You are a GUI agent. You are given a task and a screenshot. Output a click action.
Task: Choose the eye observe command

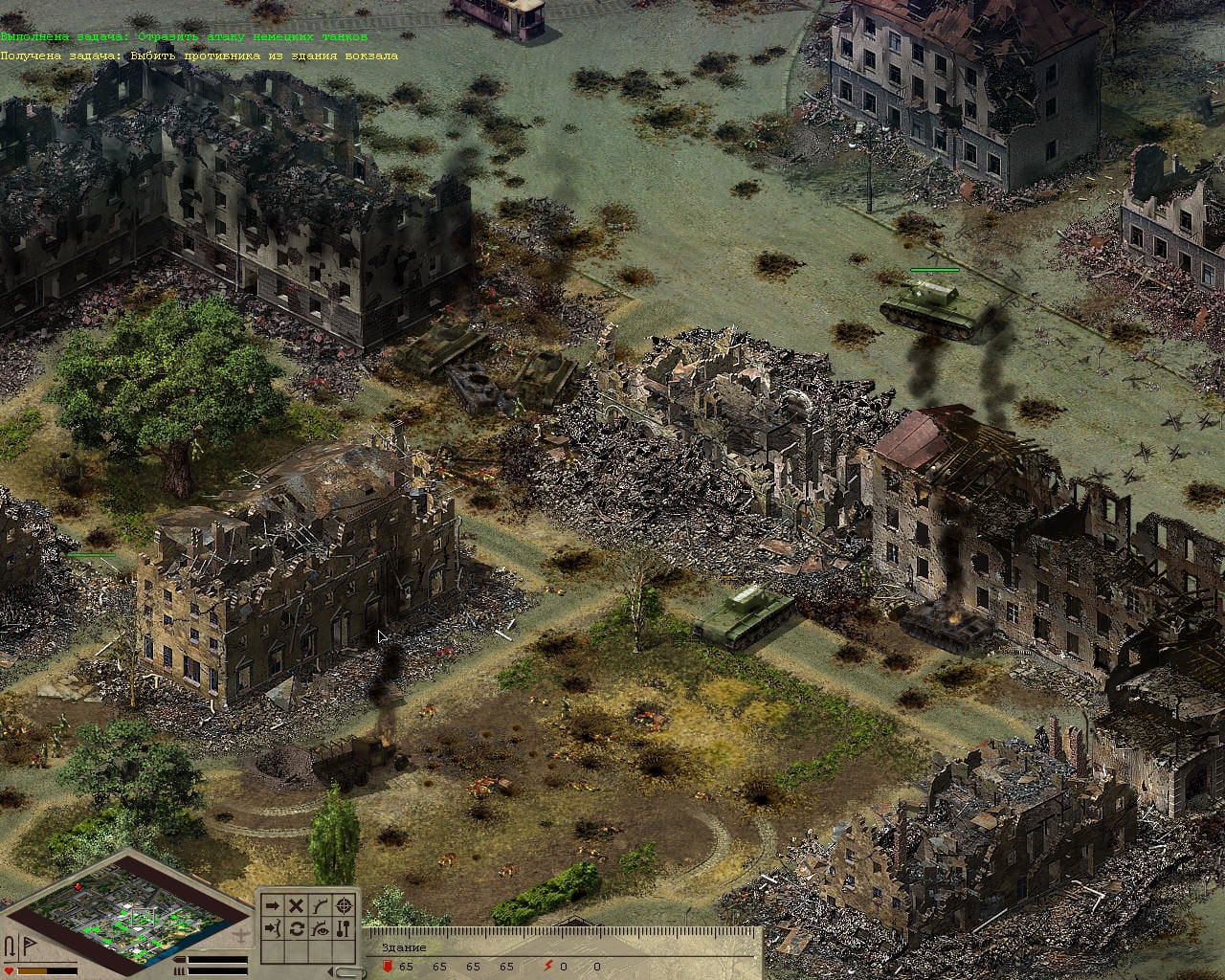321,929
